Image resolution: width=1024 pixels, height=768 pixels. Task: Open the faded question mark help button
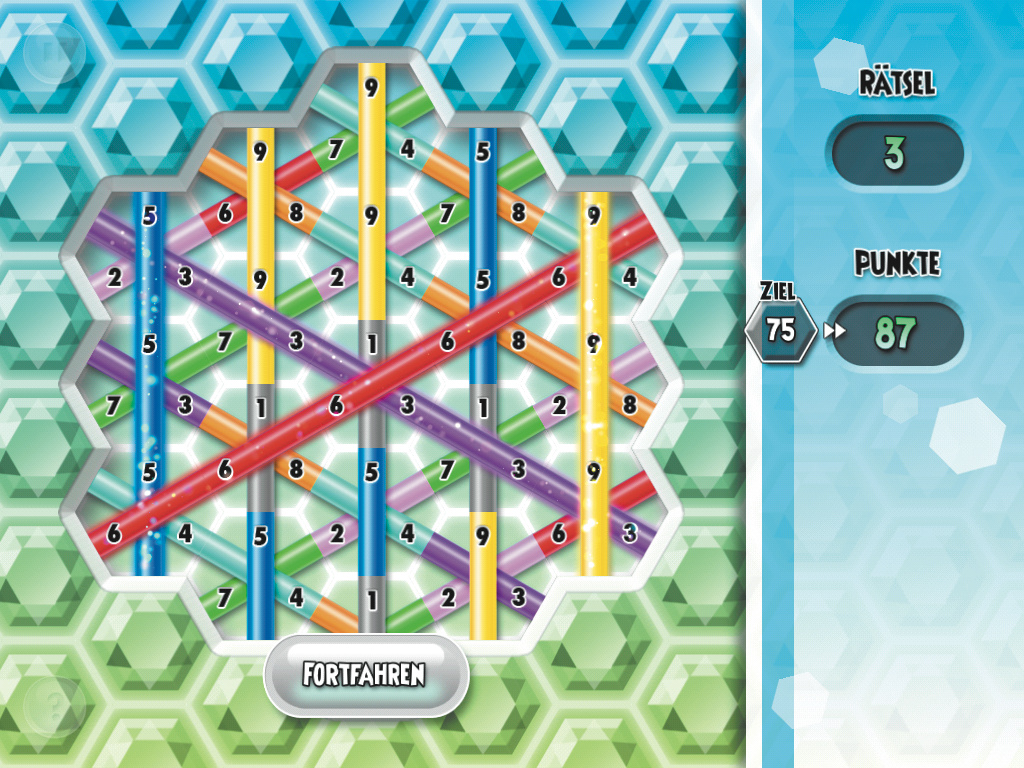53,707
